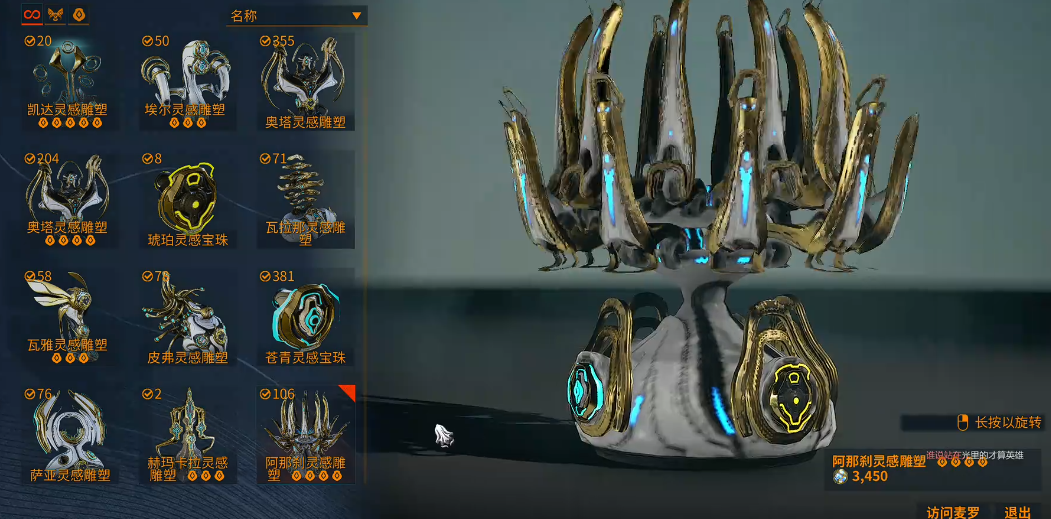1051x519 pixels.
Task: Open the 名称 sort dropdown
Action: point(297,15)
